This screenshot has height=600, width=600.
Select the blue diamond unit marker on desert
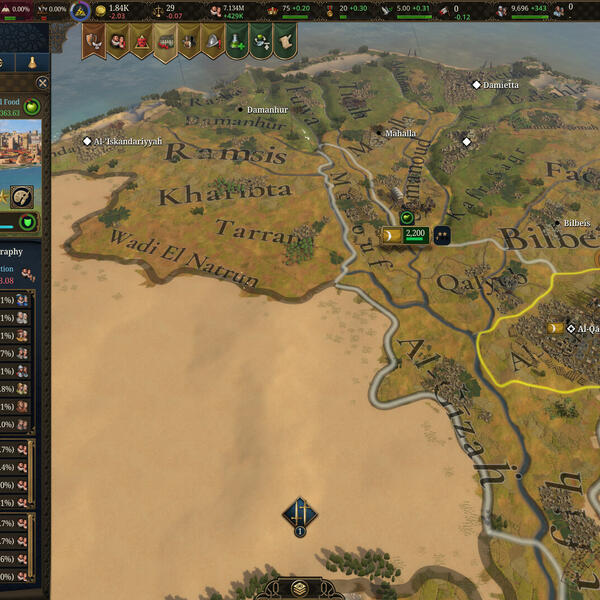[x=299, y=514]
